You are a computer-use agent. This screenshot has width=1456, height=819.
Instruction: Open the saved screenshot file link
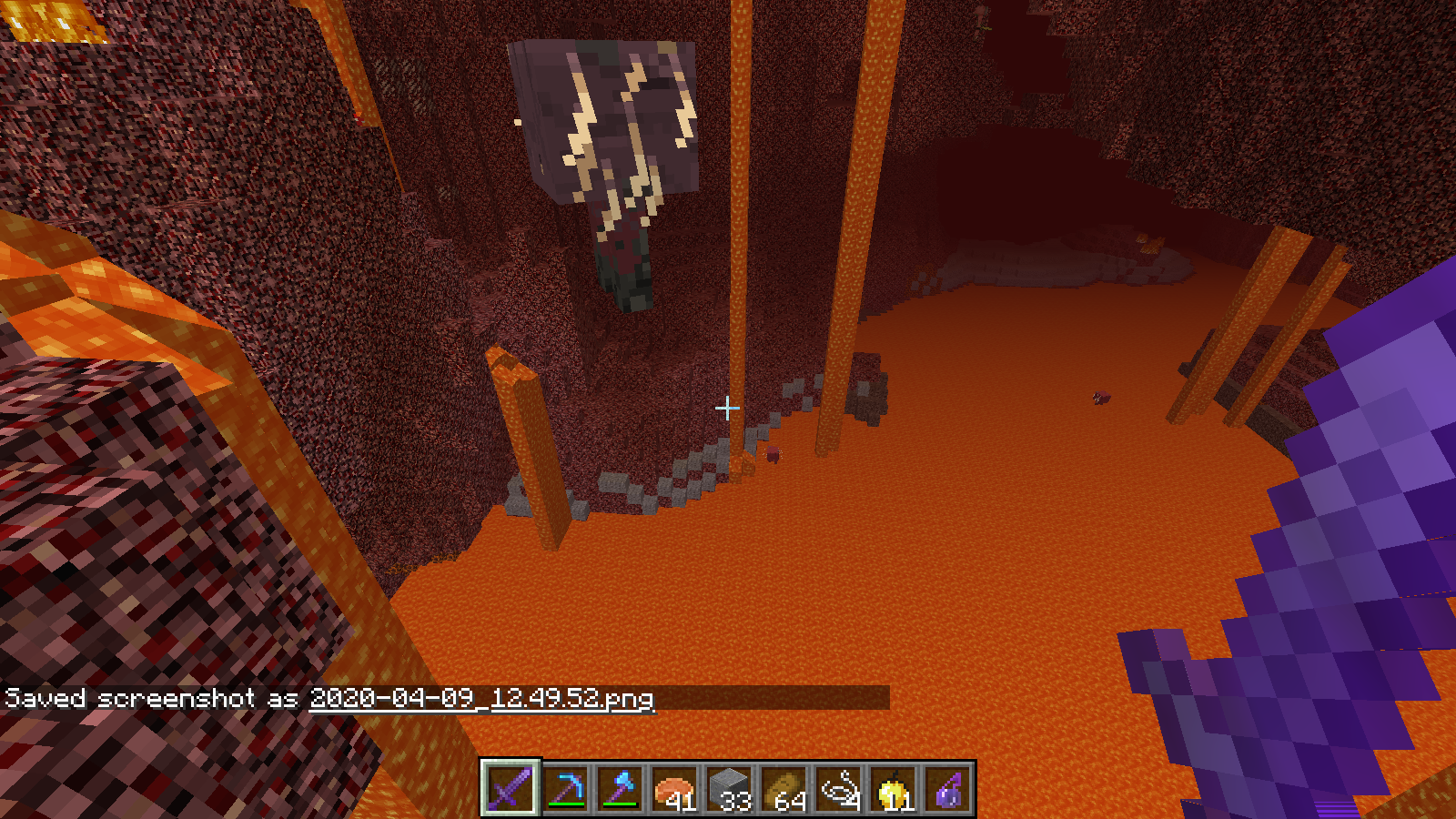481,698
